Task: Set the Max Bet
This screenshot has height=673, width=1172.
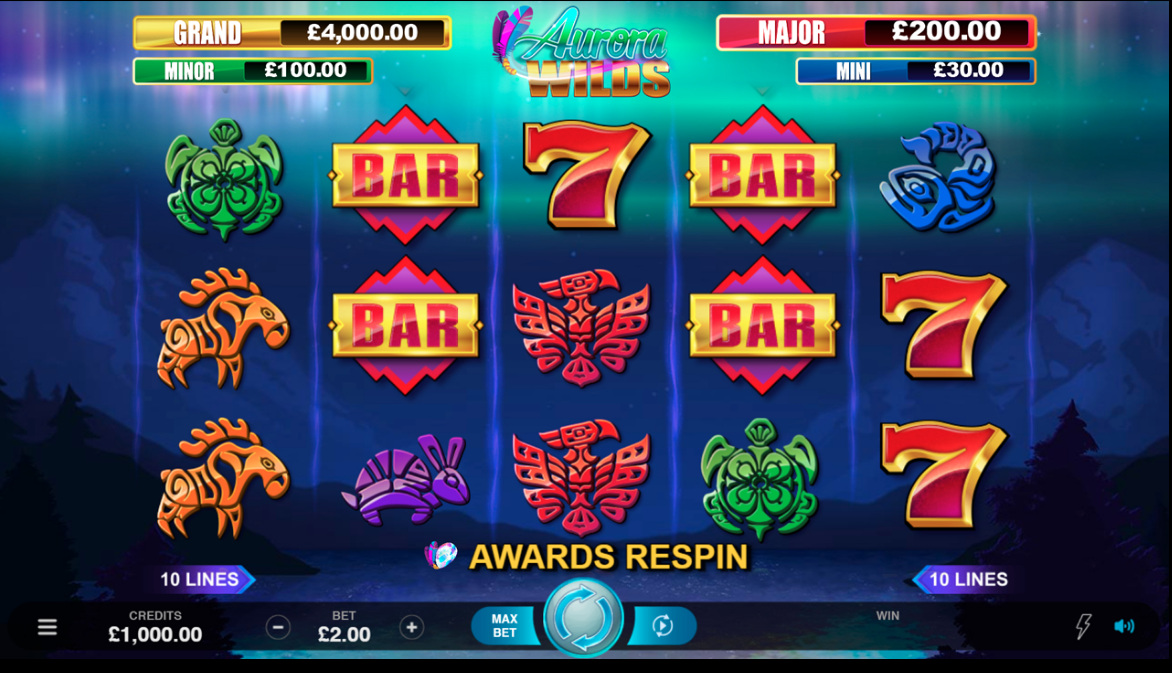Action: [x=505, y=626]
